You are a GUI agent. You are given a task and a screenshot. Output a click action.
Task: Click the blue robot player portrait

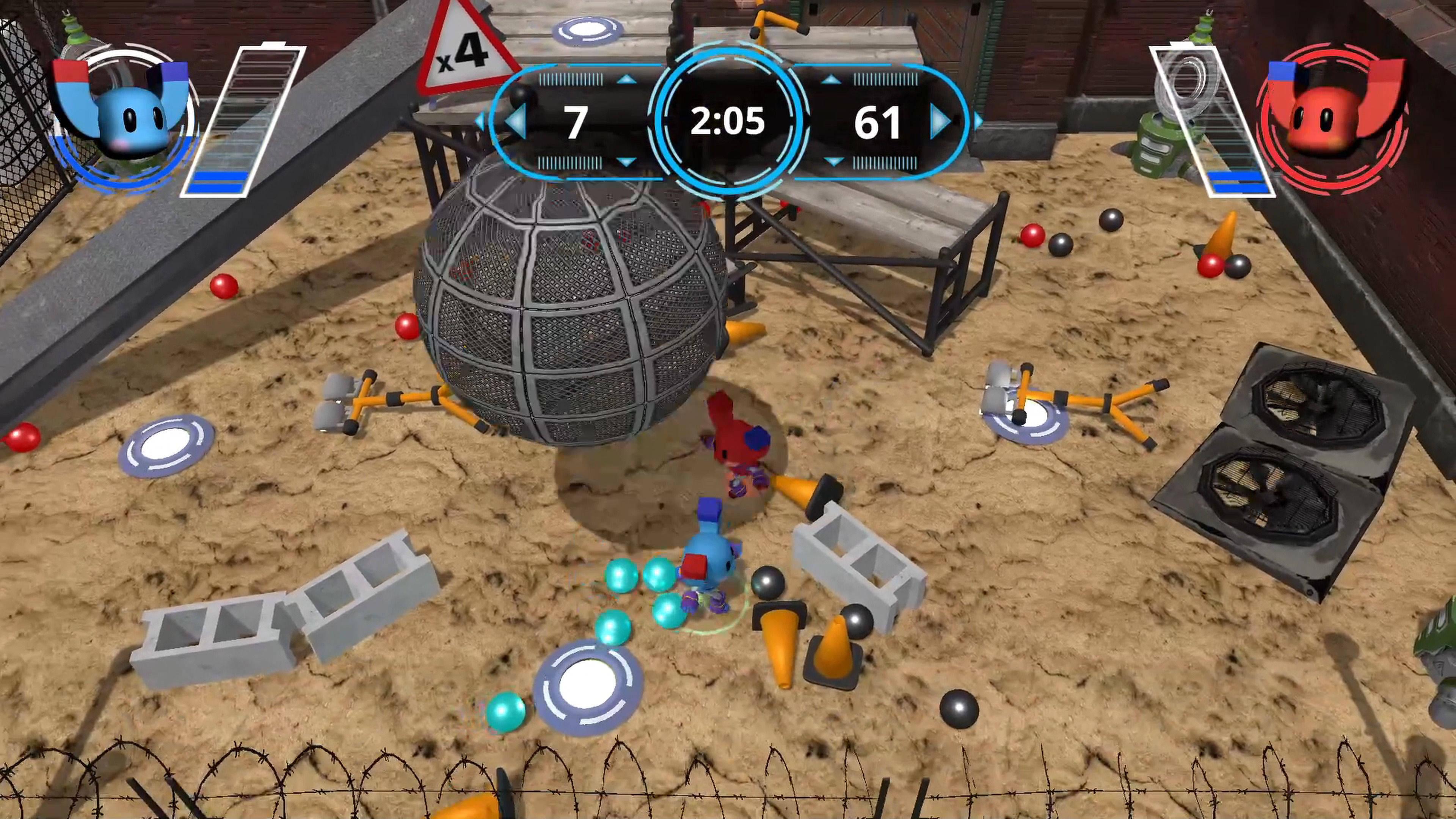(x=123, y=119)
